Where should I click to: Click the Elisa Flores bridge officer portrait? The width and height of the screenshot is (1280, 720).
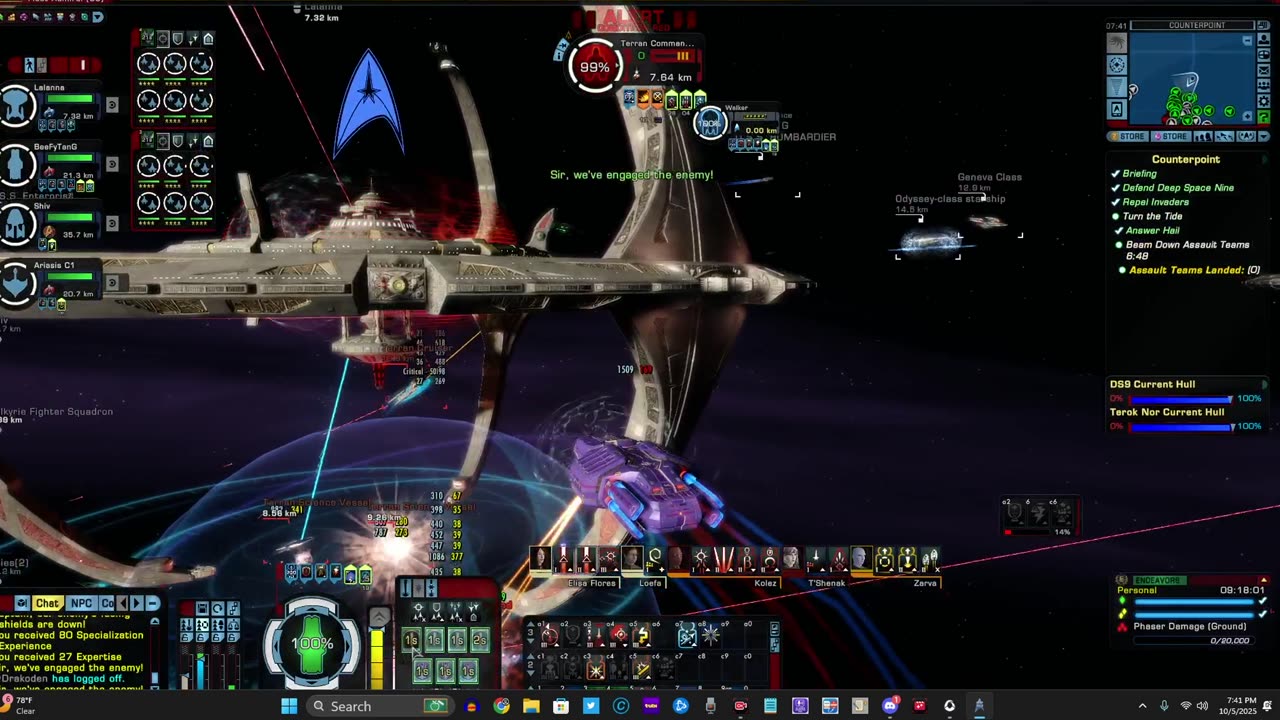click(541, 558)
